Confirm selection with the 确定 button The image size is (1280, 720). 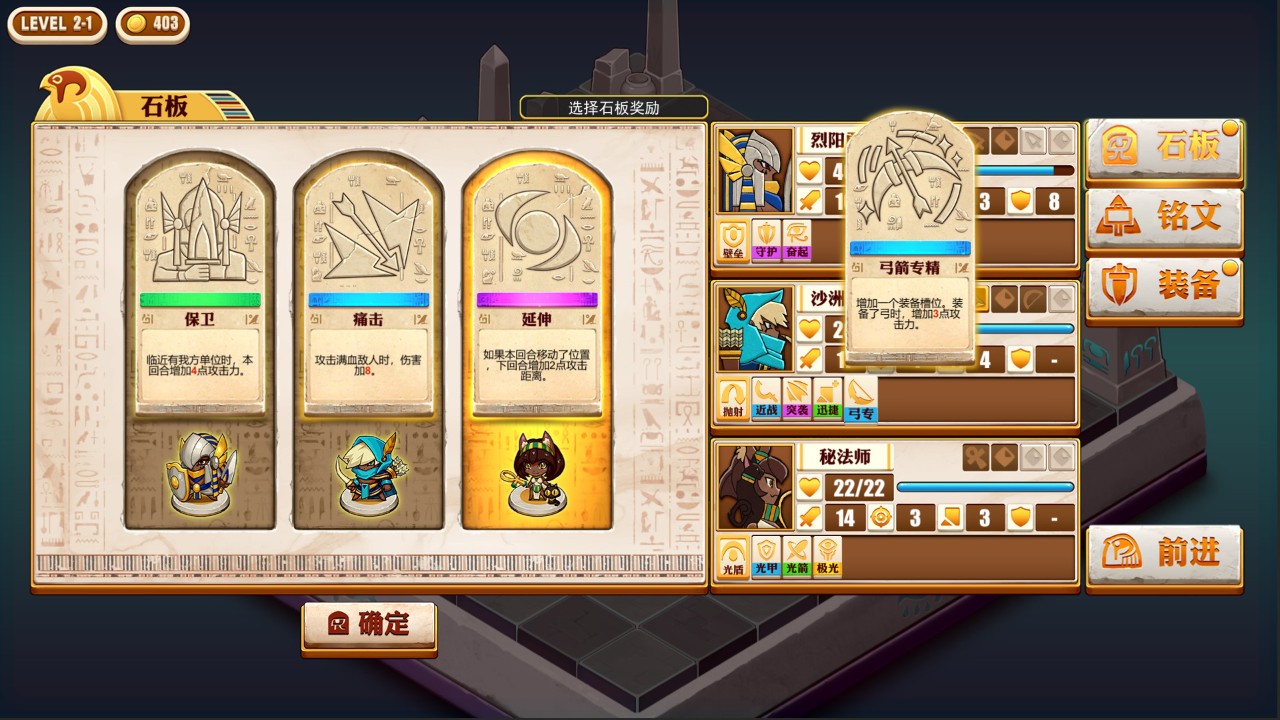(x=369, y=625)
